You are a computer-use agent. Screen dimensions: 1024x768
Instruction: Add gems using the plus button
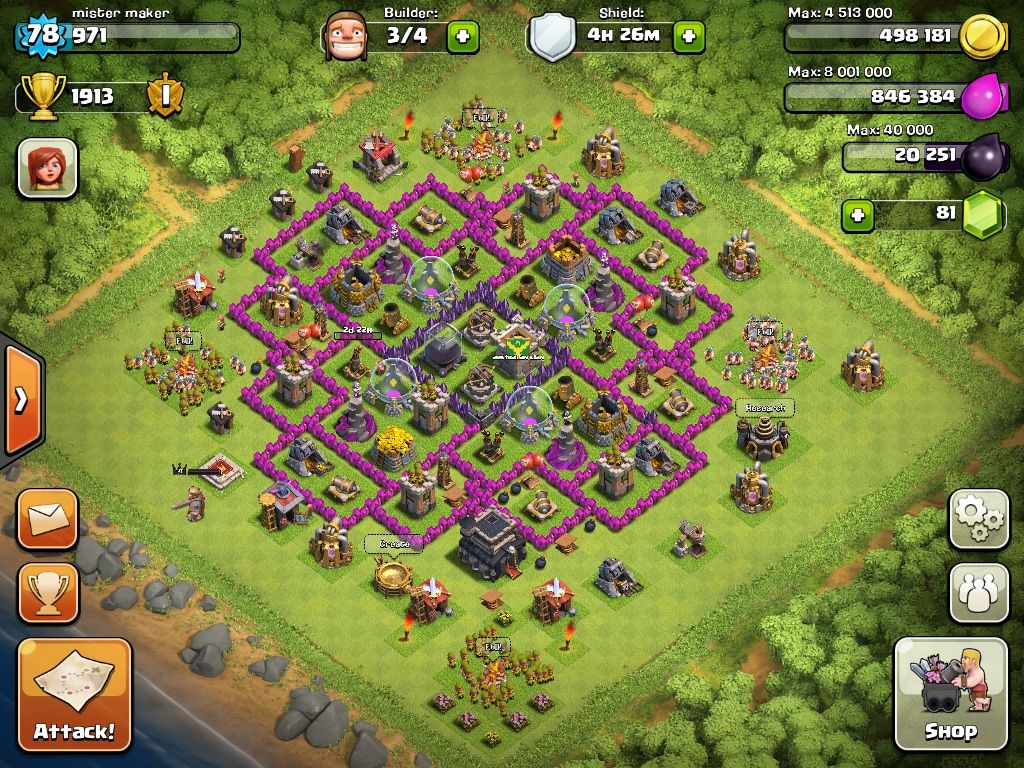pyautogui.click(x=856, y=214)
